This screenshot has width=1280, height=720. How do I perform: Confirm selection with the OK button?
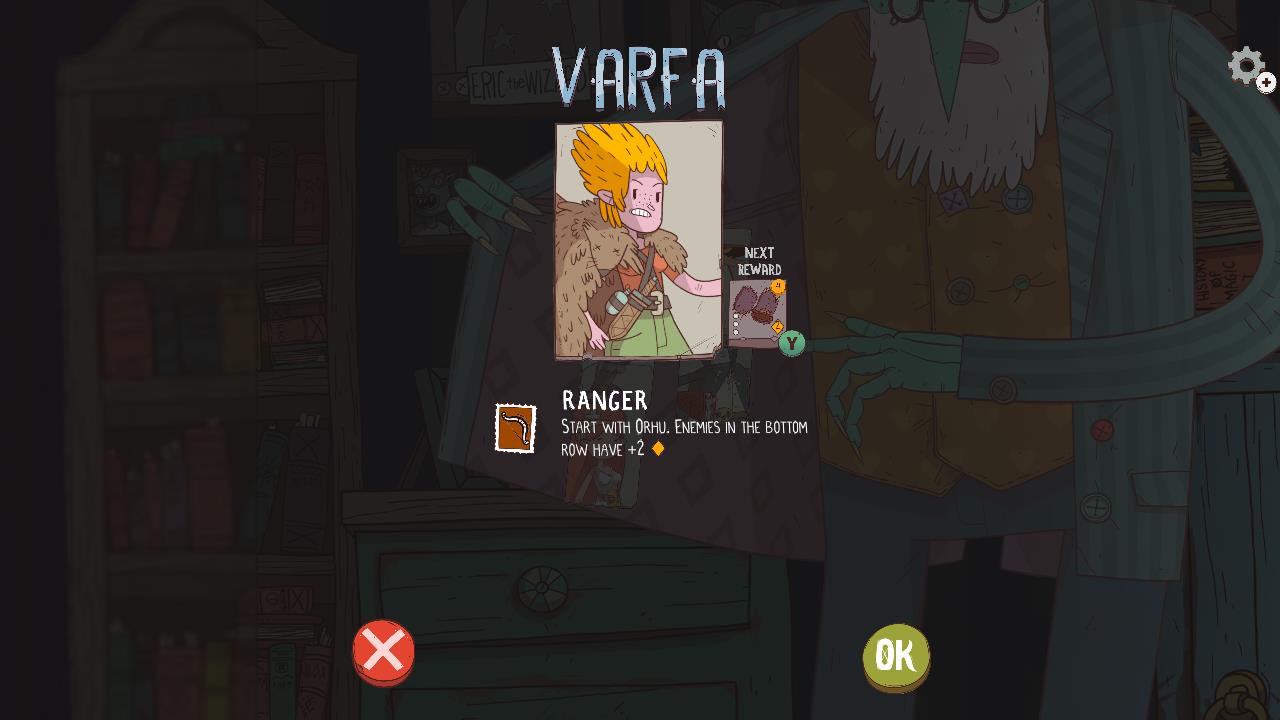pos(896,655)
